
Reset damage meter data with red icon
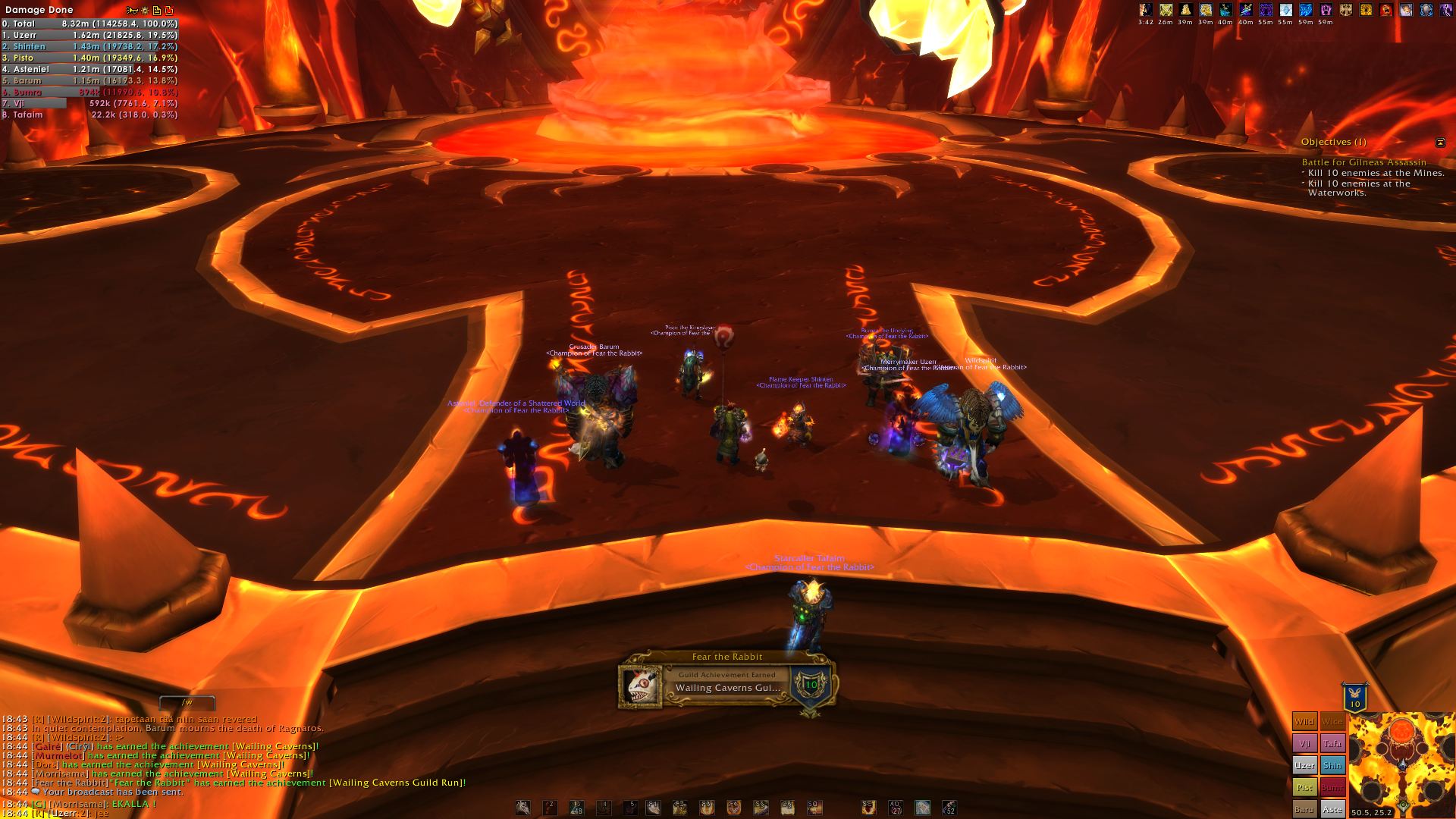pyautogui.click(x=168, y=10)
